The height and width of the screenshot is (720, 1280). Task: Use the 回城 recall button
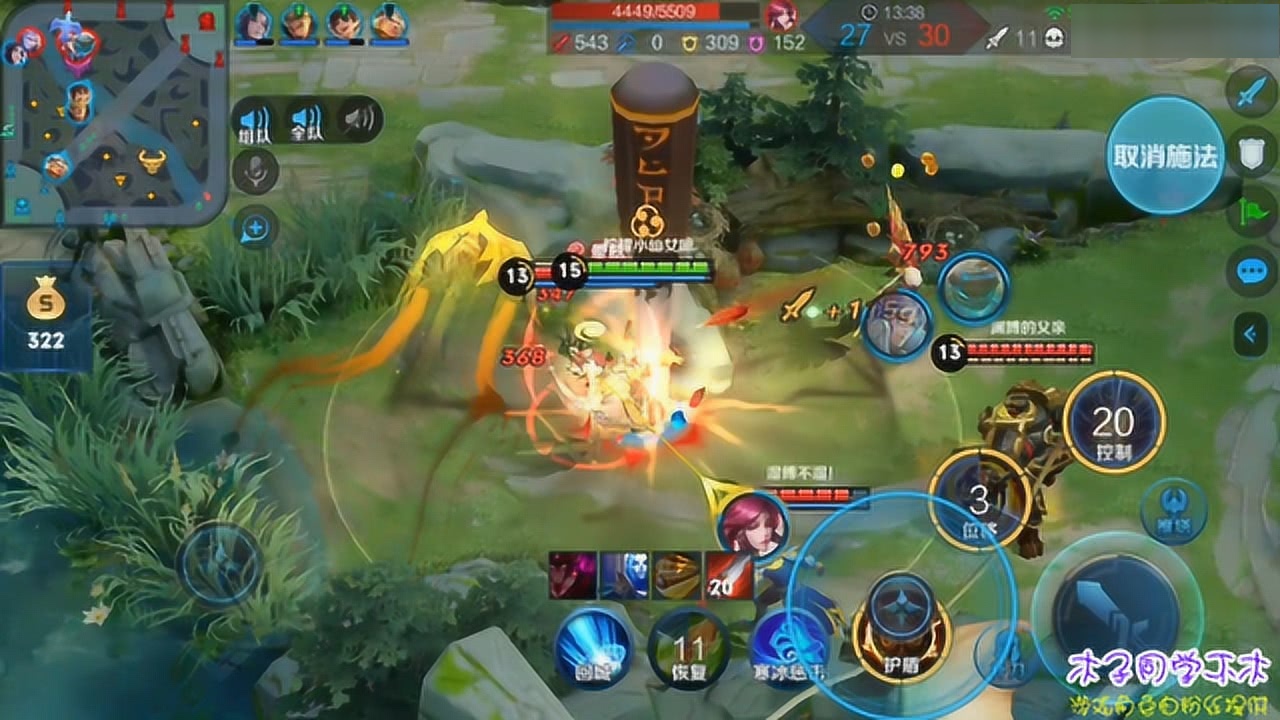click(594, 647)
